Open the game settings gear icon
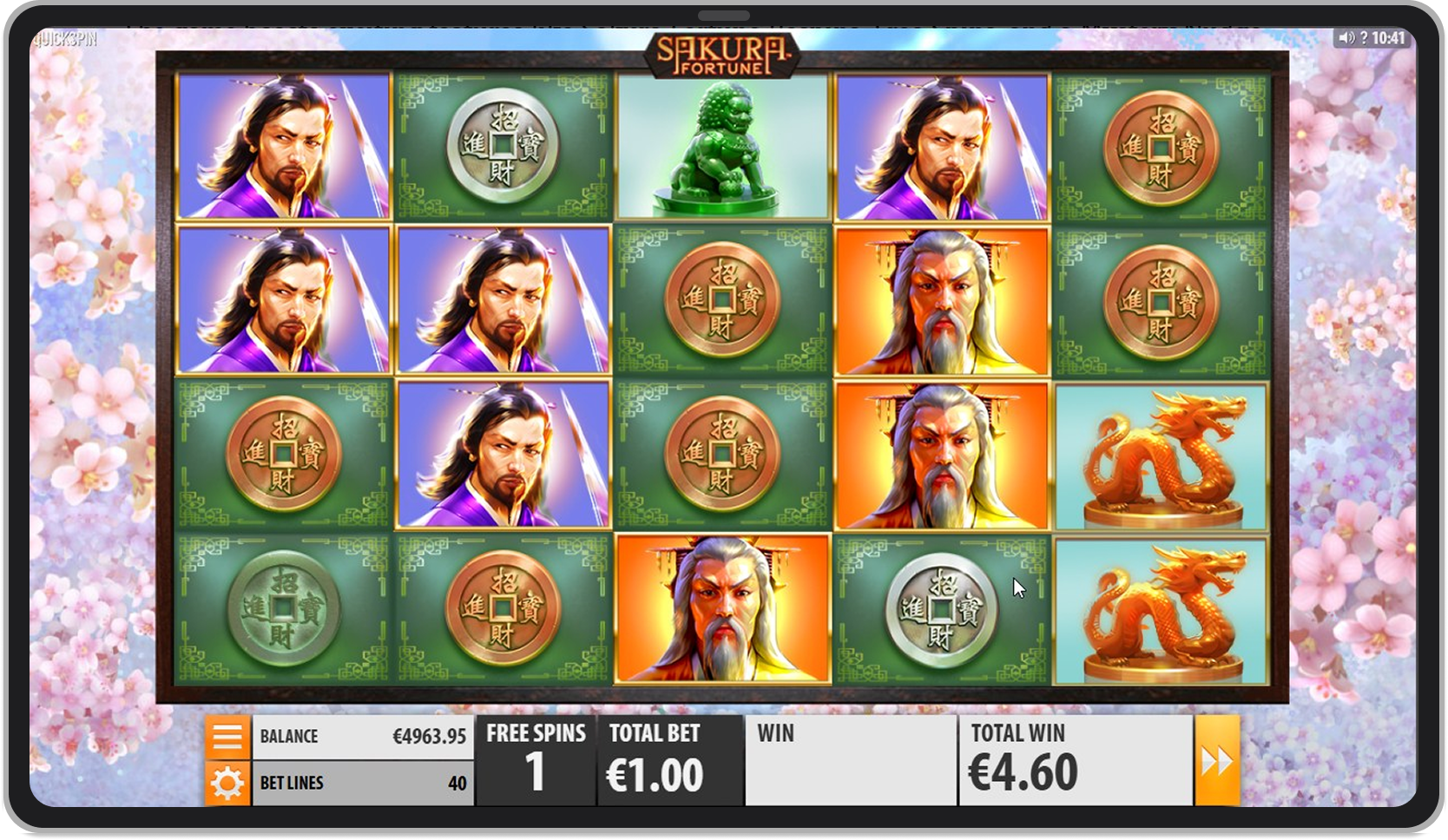This screenshot has height=840, width=1448. pos(227,782)
